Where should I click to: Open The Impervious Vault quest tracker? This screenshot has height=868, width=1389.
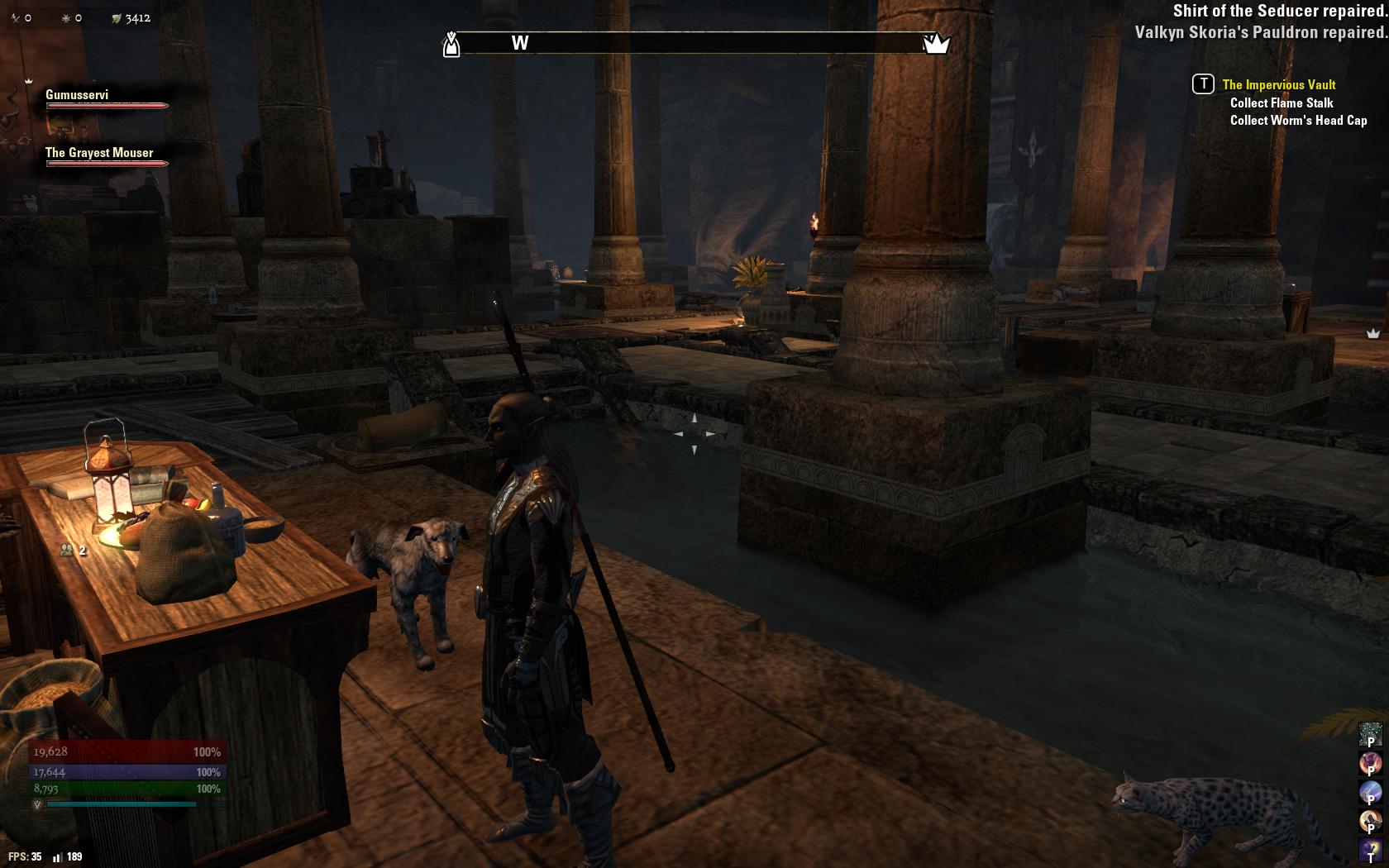1278,84
